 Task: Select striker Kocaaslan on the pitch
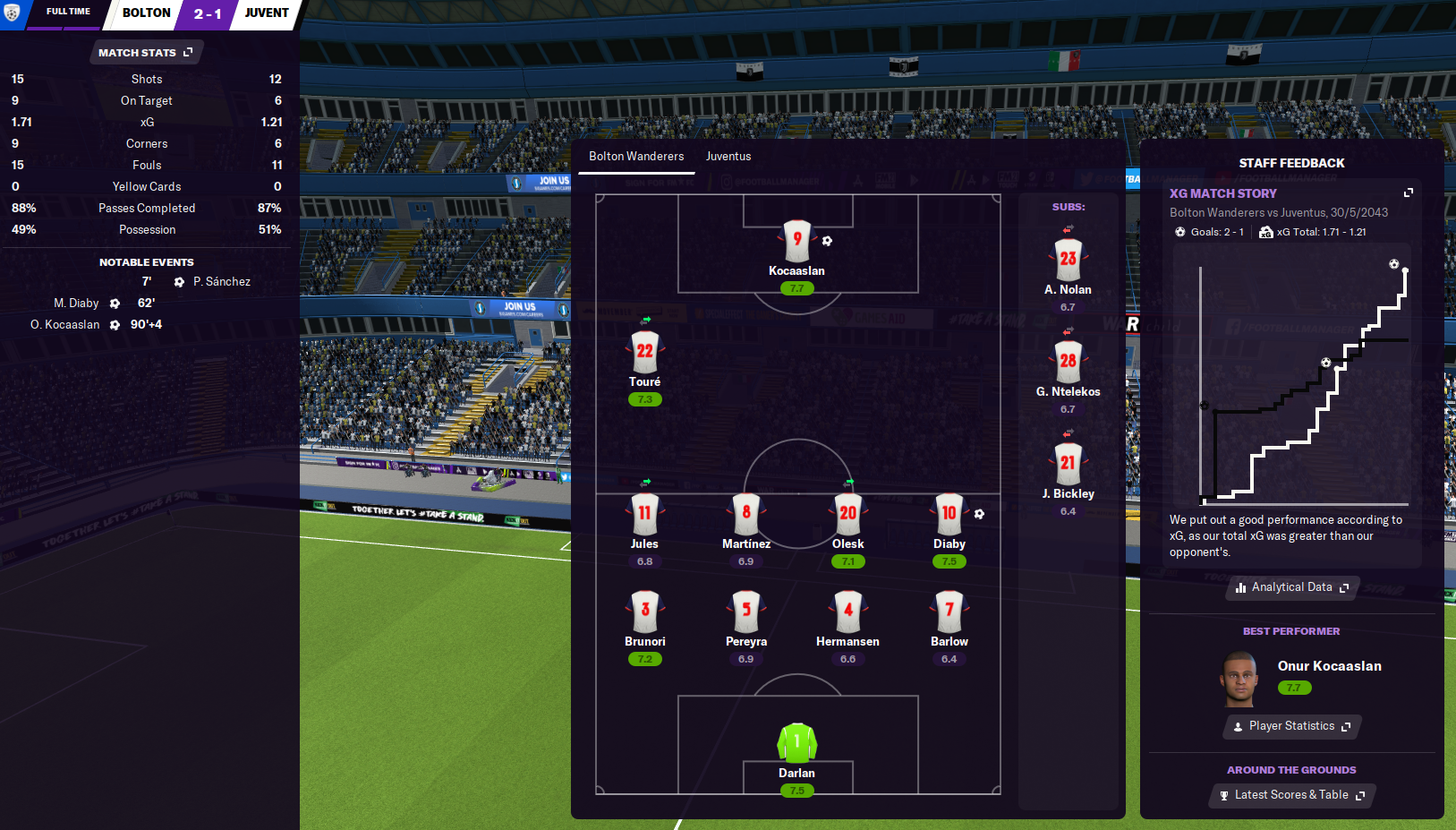[x=796, y=241]
